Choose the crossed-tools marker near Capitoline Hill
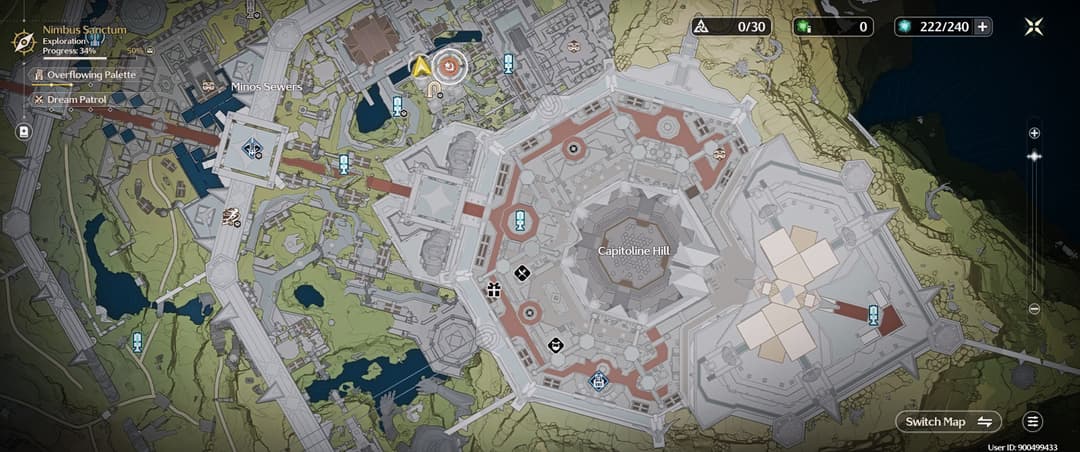 (x=522, y=272)
